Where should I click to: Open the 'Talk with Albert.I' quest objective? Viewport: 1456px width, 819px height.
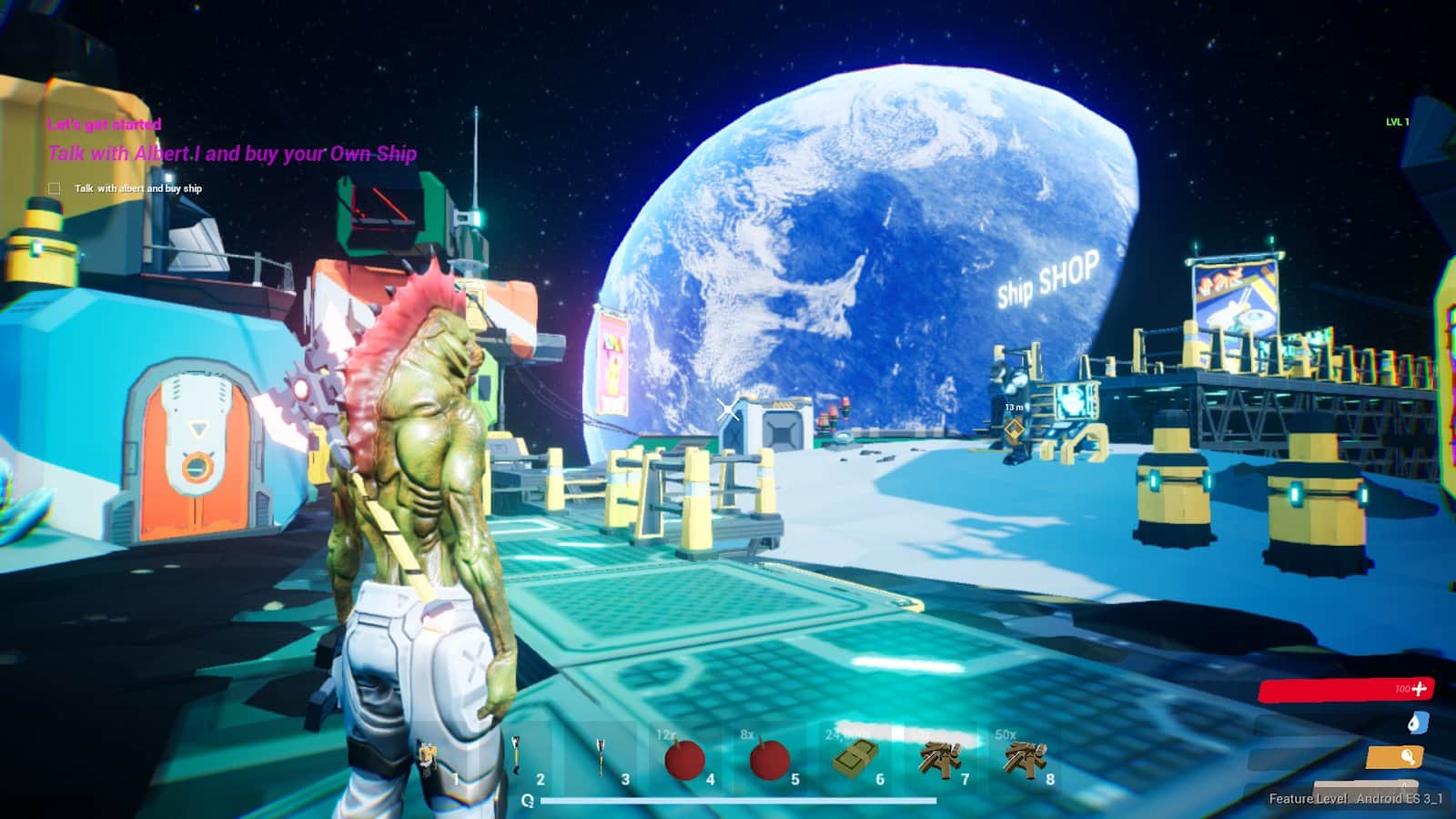(x=232, y=154)
